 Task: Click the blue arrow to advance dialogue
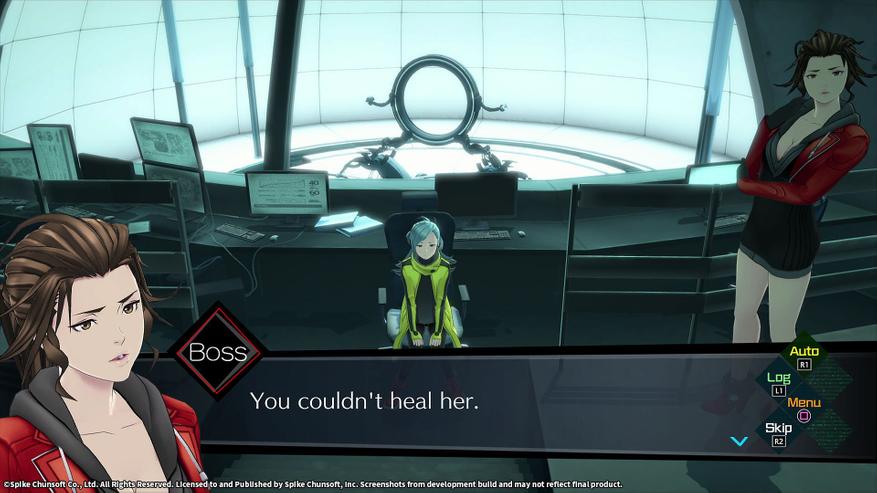tap(739, 441)
